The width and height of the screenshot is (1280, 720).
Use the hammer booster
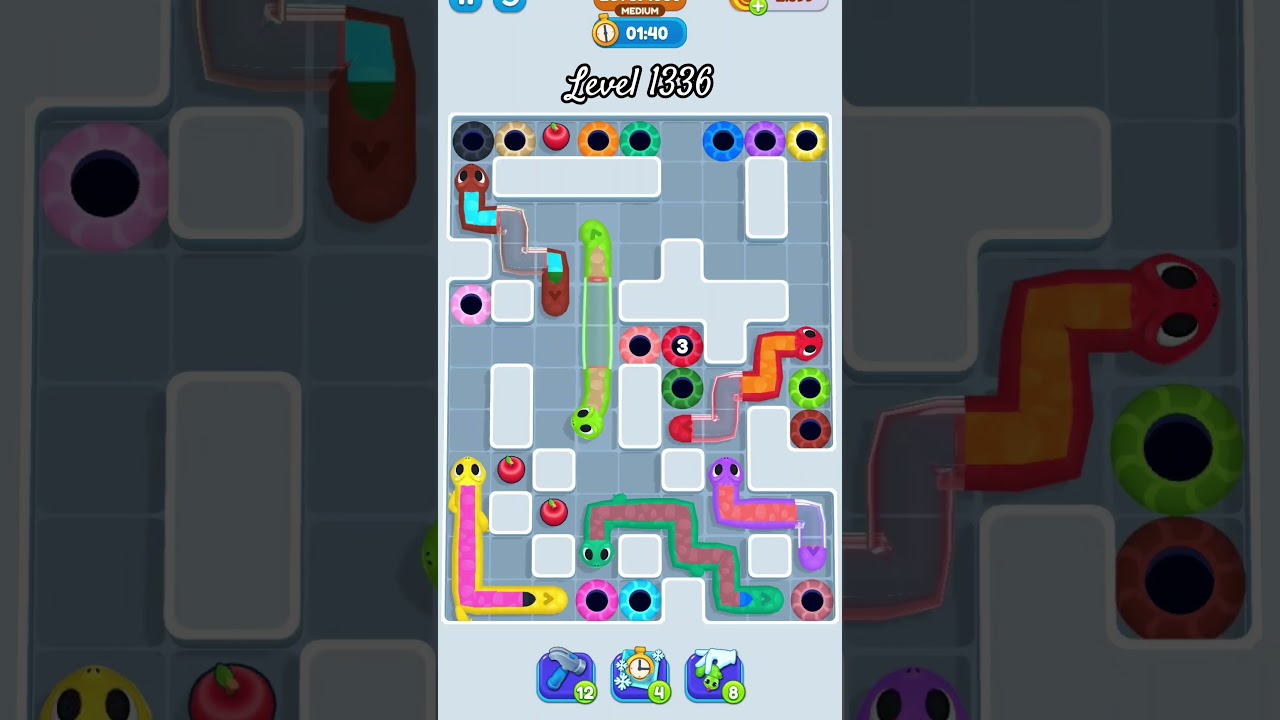pos(565,673)
